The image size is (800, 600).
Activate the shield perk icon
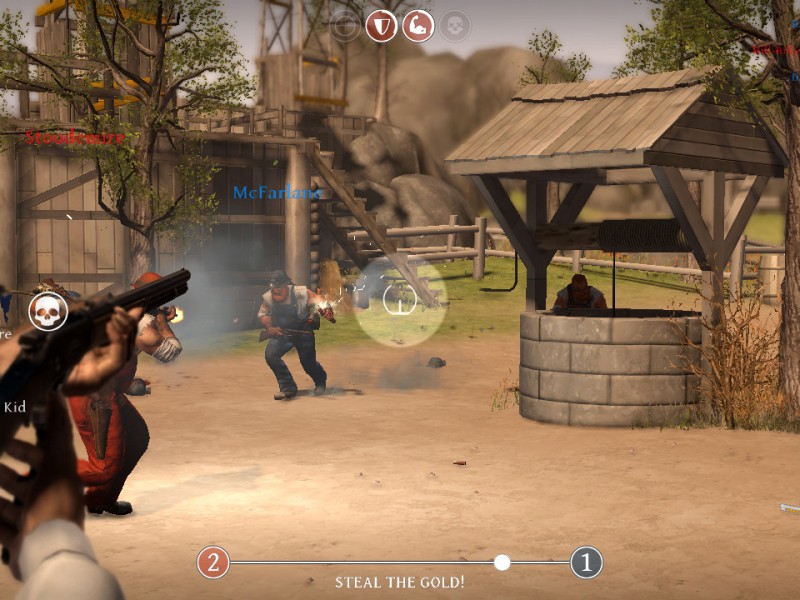pos(381,25)
